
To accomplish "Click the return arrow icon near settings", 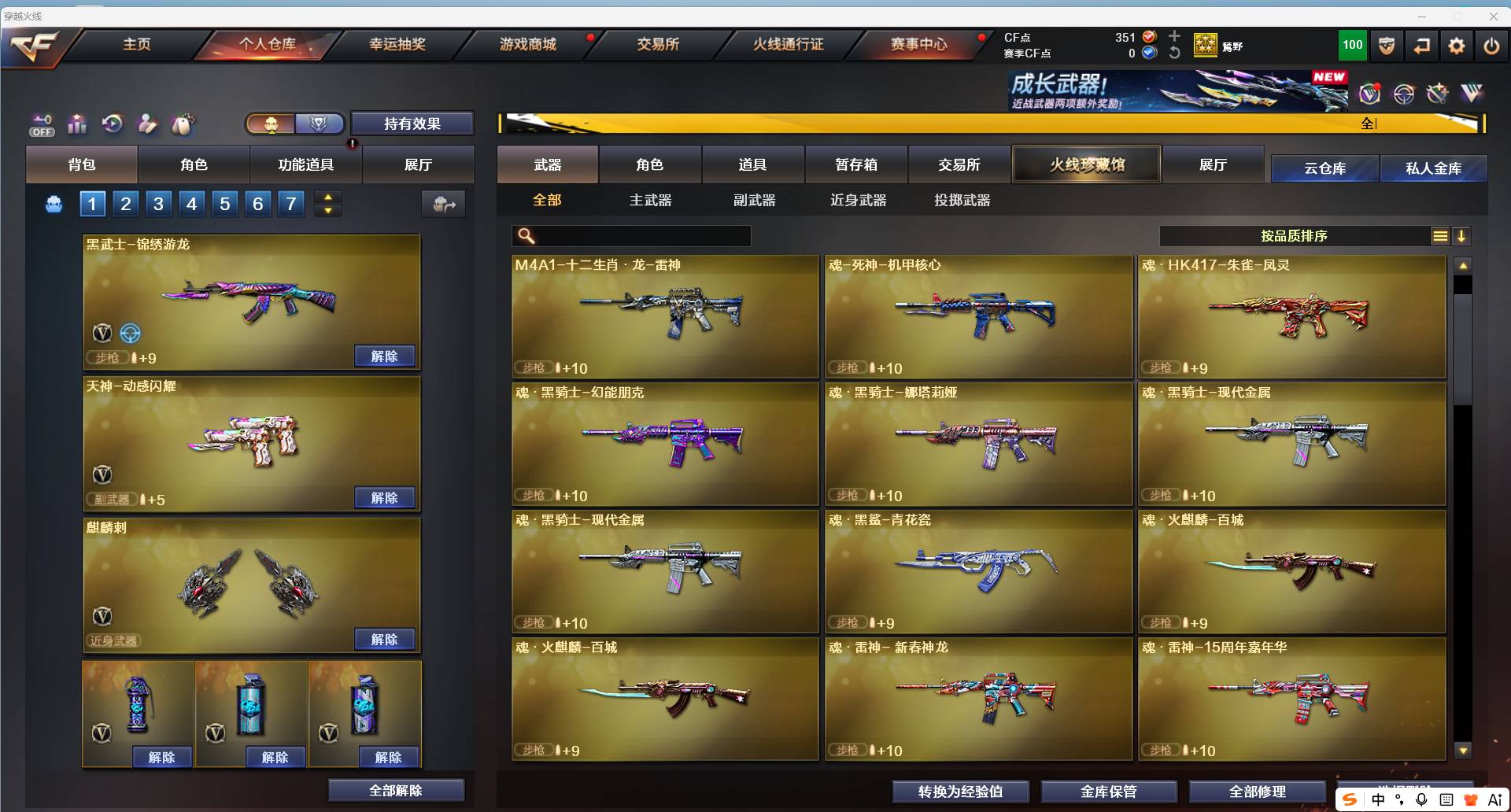I will [x=1421, y=46].
